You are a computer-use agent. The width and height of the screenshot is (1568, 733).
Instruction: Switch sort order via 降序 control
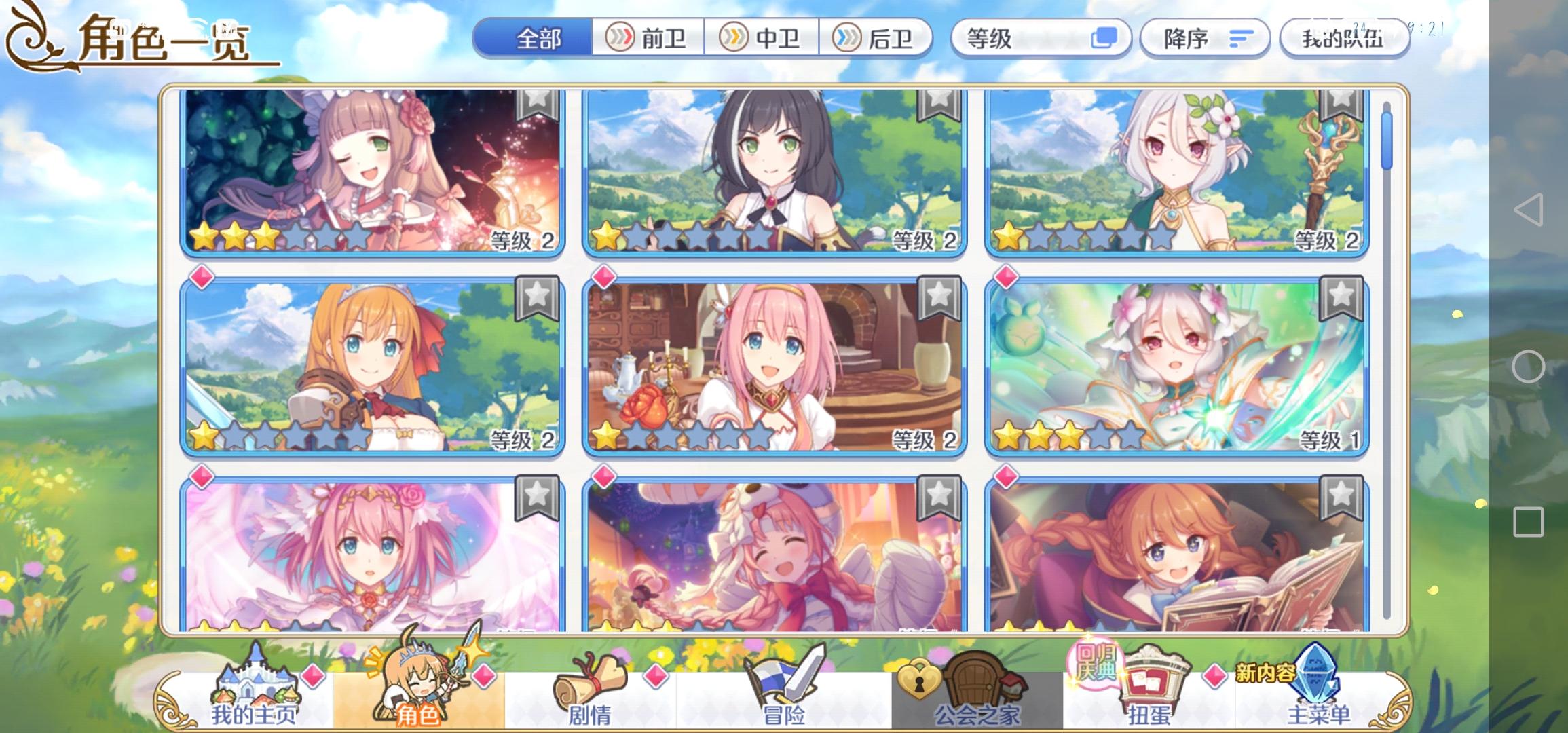point(1205,39)
